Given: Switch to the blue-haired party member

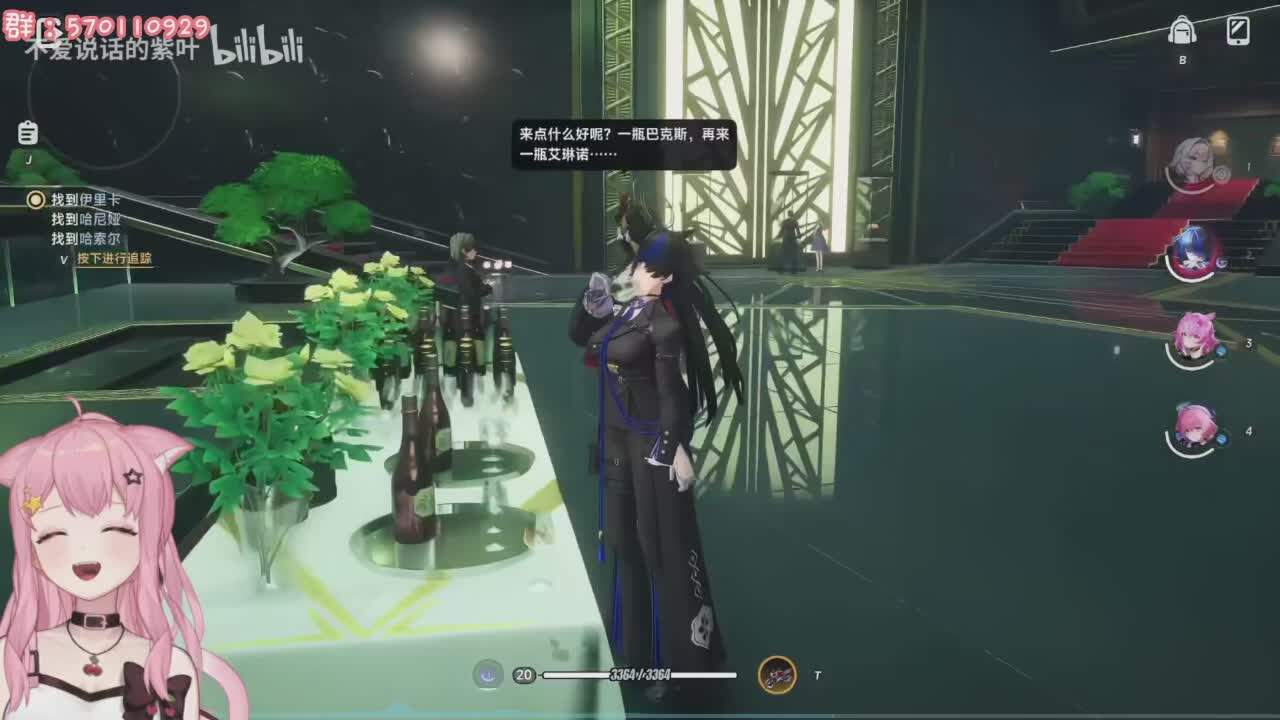Looking at the screenshot, I should pyautogui.click(x=1194, y=250).
